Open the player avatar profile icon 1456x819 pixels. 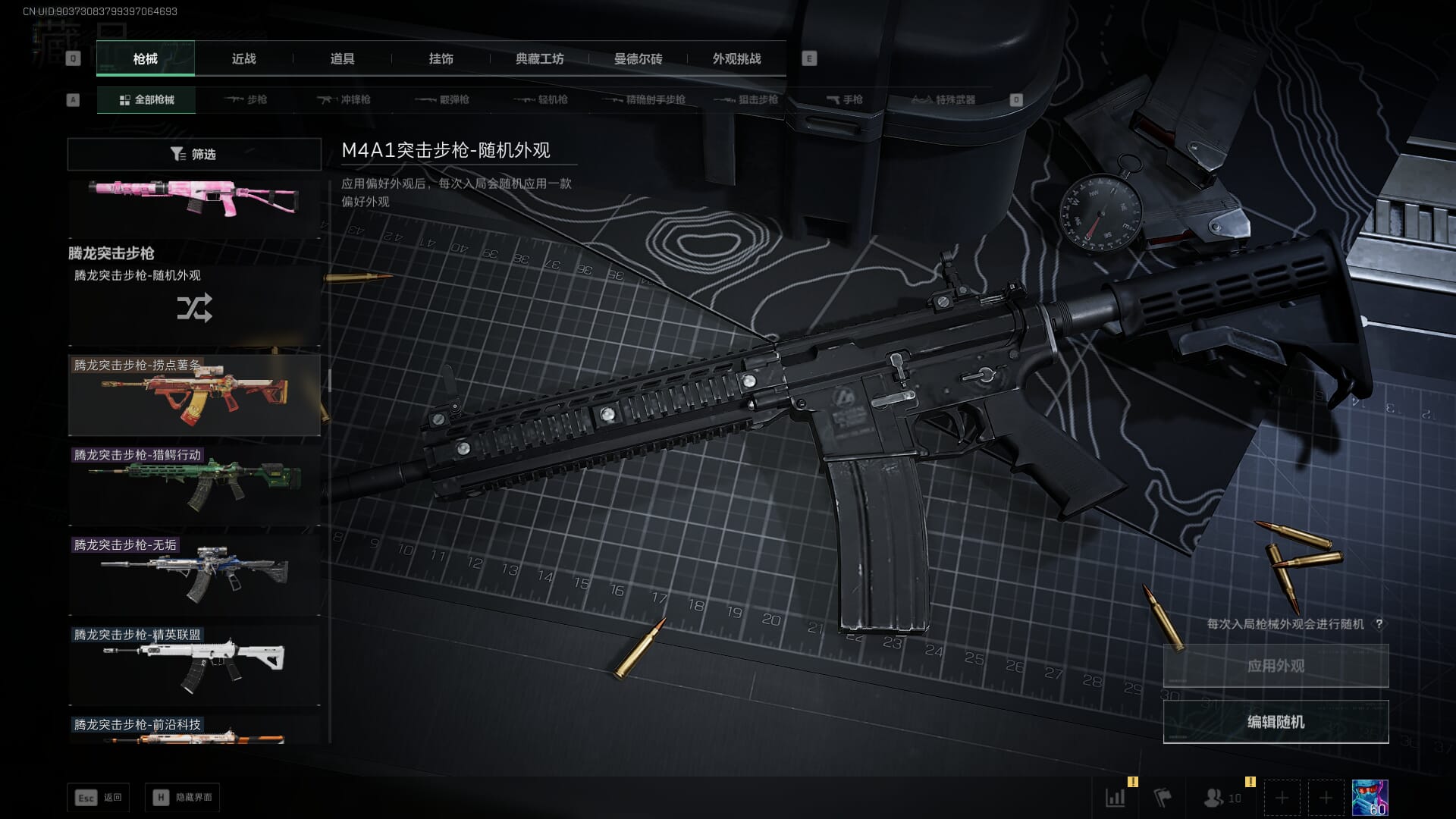click(x=1370, y=798)
